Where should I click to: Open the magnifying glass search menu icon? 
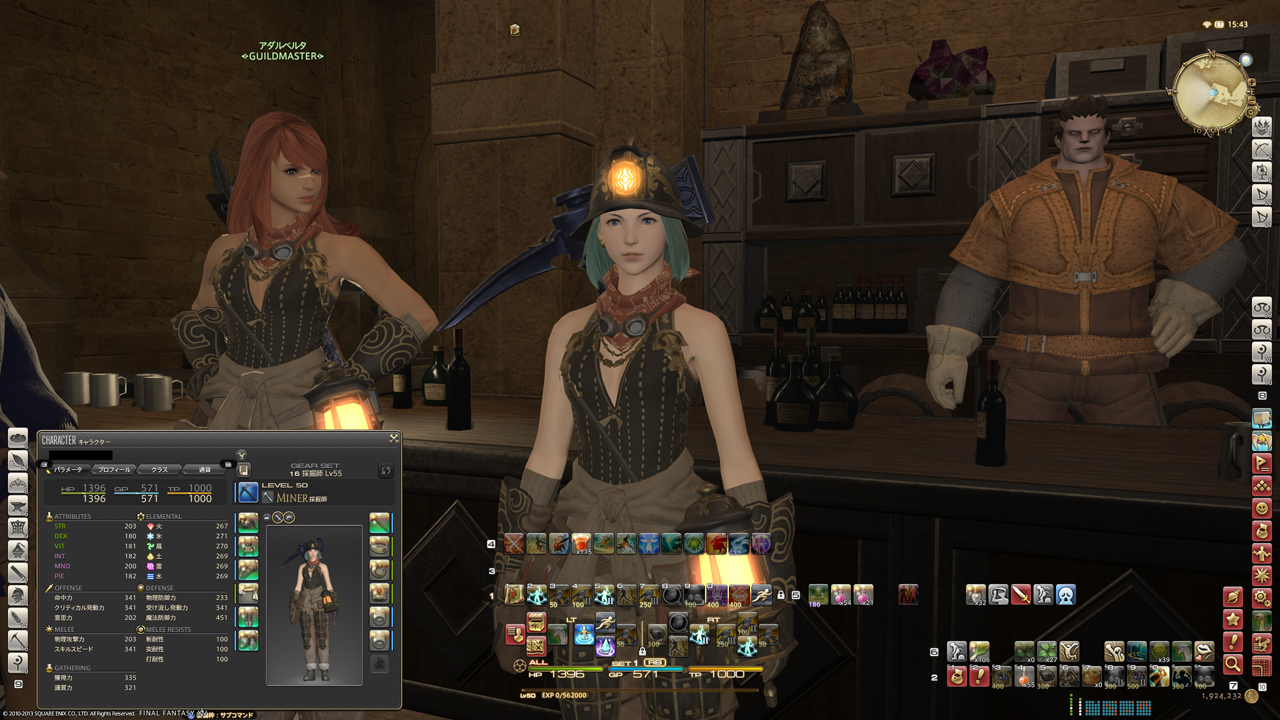[1233, 664]
